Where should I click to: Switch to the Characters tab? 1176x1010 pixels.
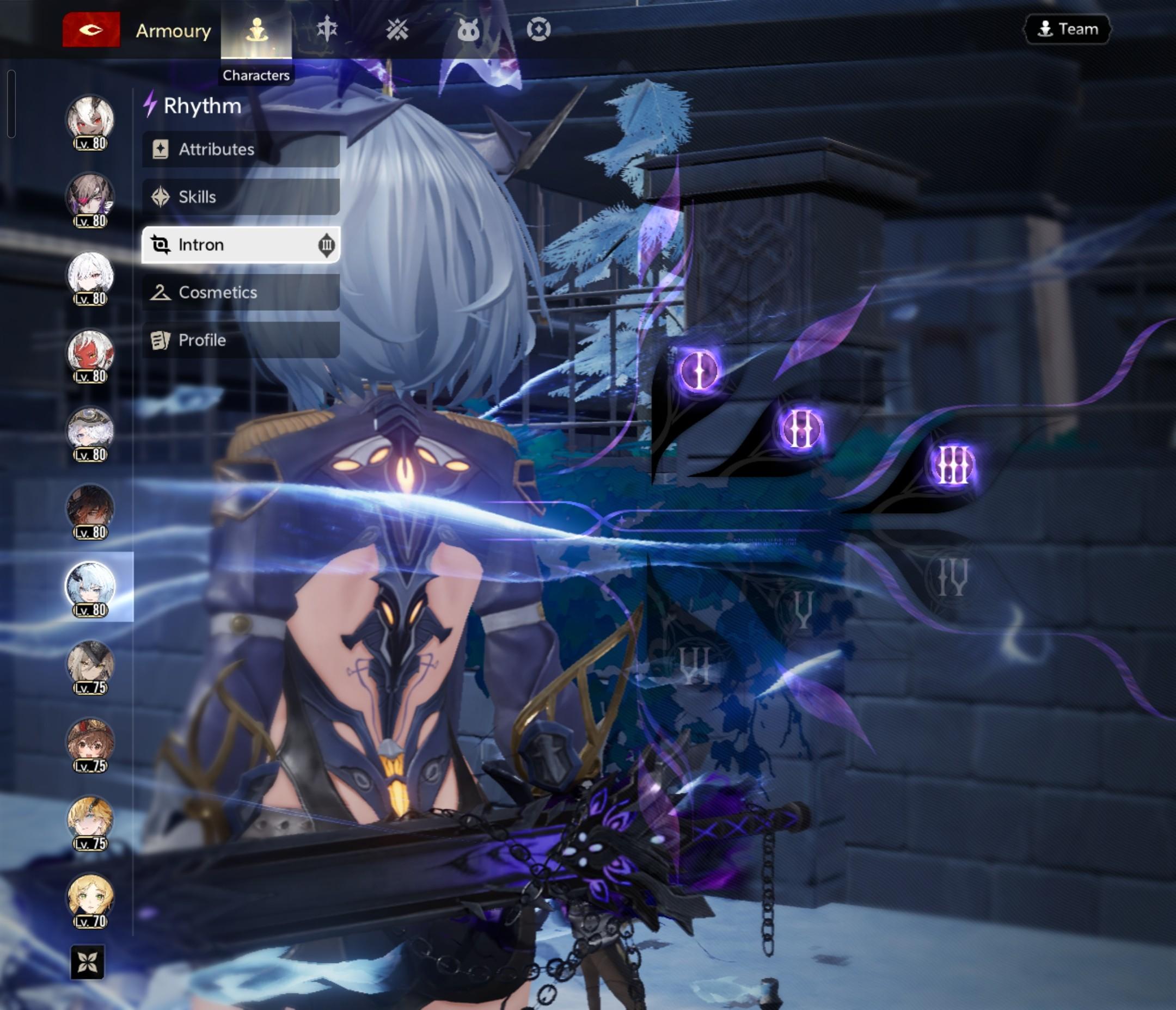pyautogui.click(x=256, y=30)
